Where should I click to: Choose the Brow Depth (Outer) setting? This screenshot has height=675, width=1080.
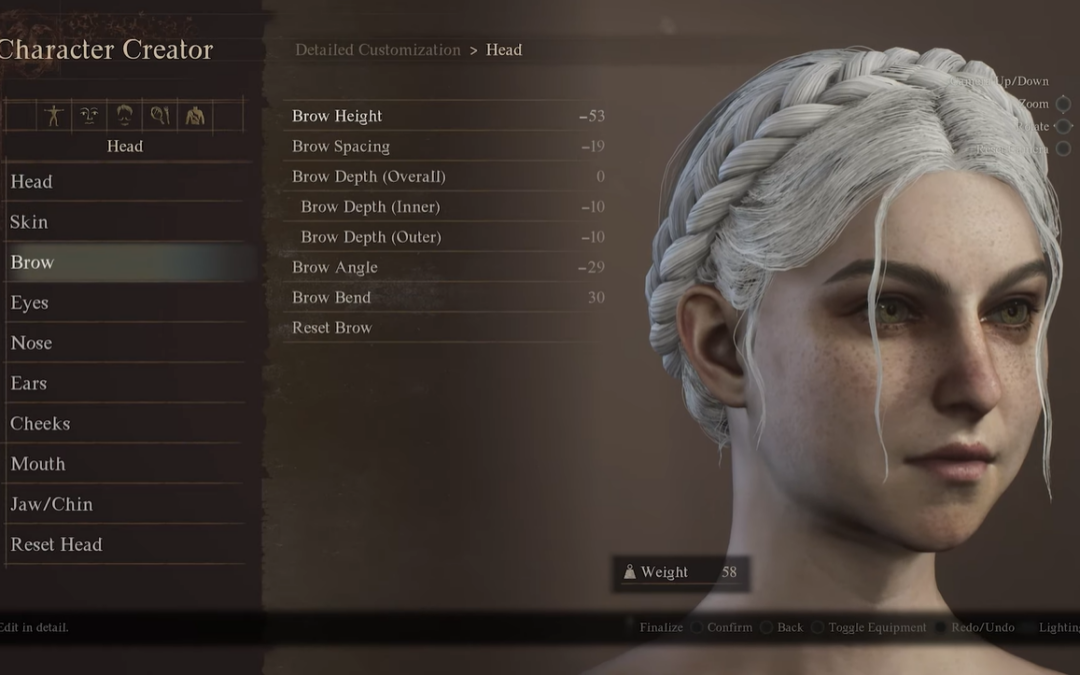pyautogui.click(x=371, y=237)
